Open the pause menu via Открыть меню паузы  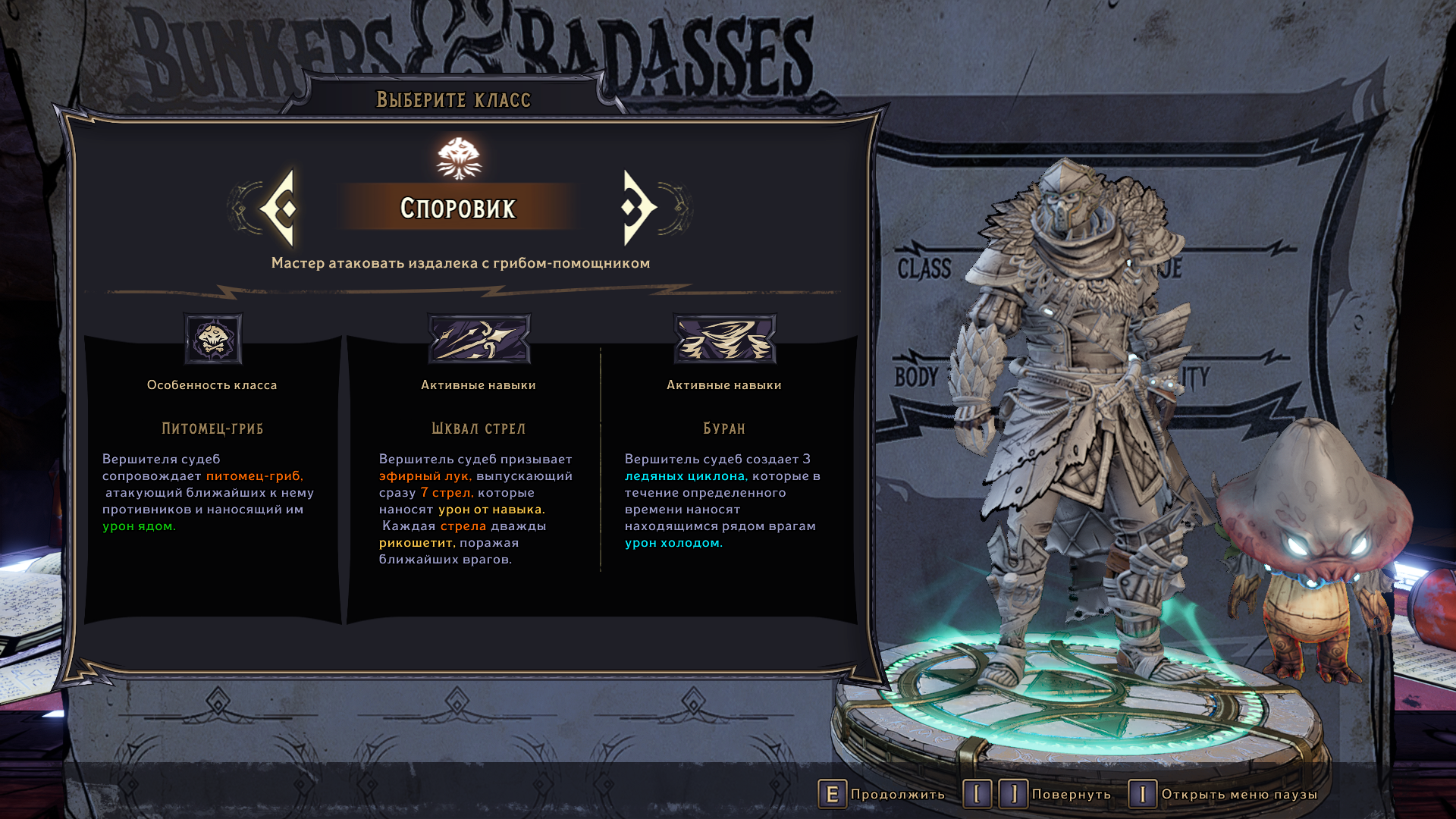click(1222, 794)
